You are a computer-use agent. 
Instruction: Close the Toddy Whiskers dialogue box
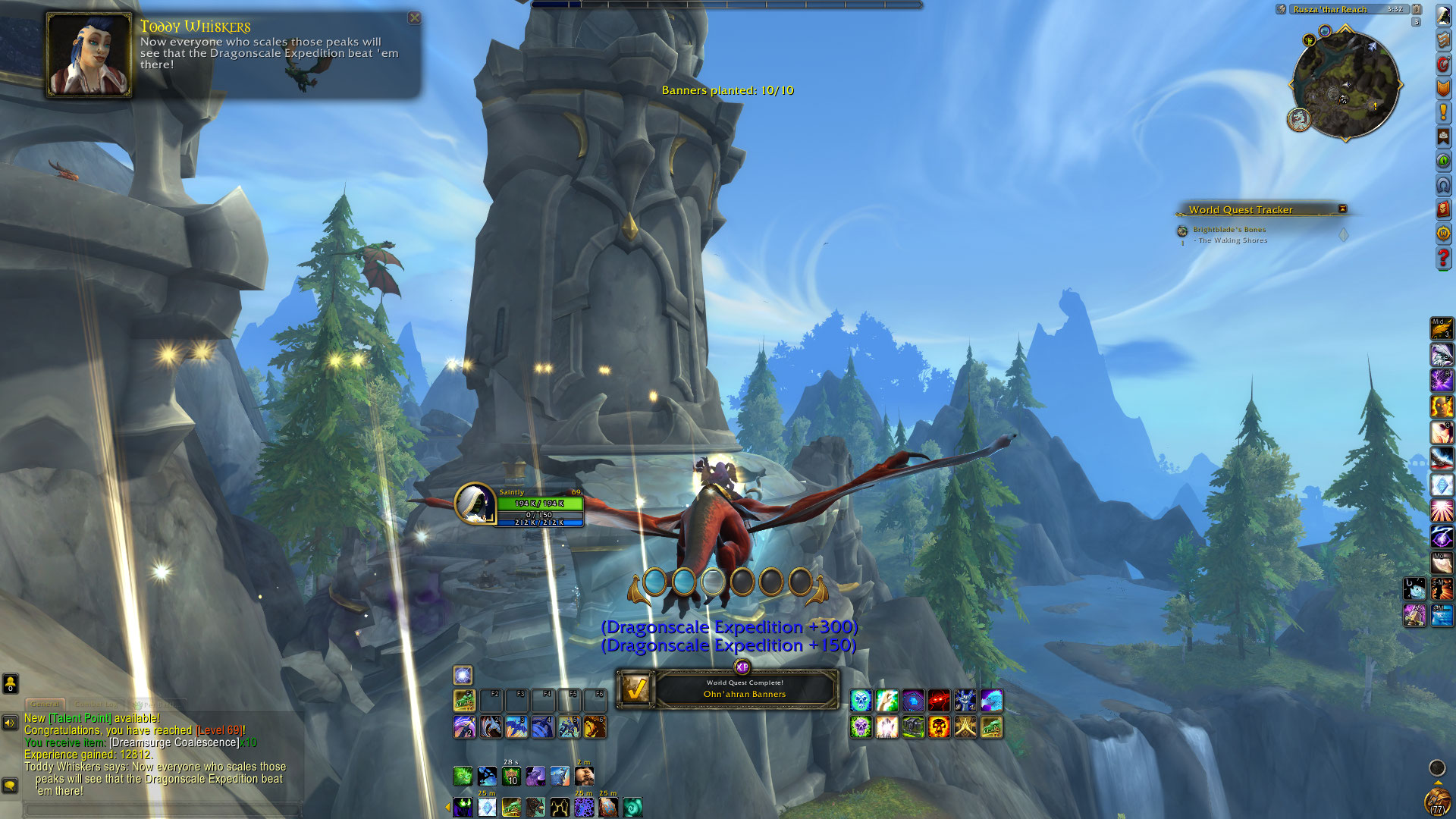pos(414,17)
